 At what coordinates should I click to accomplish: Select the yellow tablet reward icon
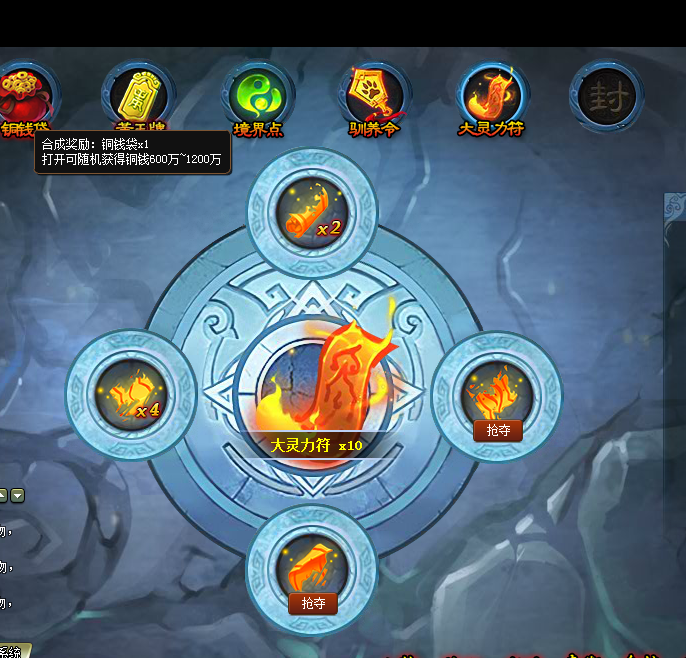(x=138, y=96)
